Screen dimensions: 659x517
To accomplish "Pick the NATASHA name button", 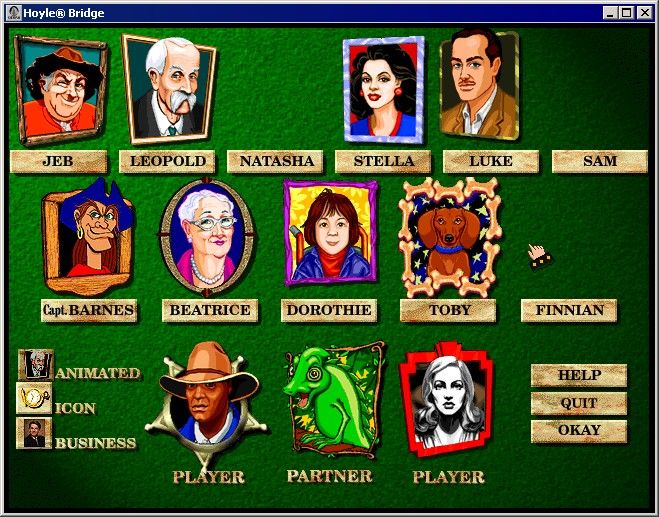I will (x=275, y=161).
